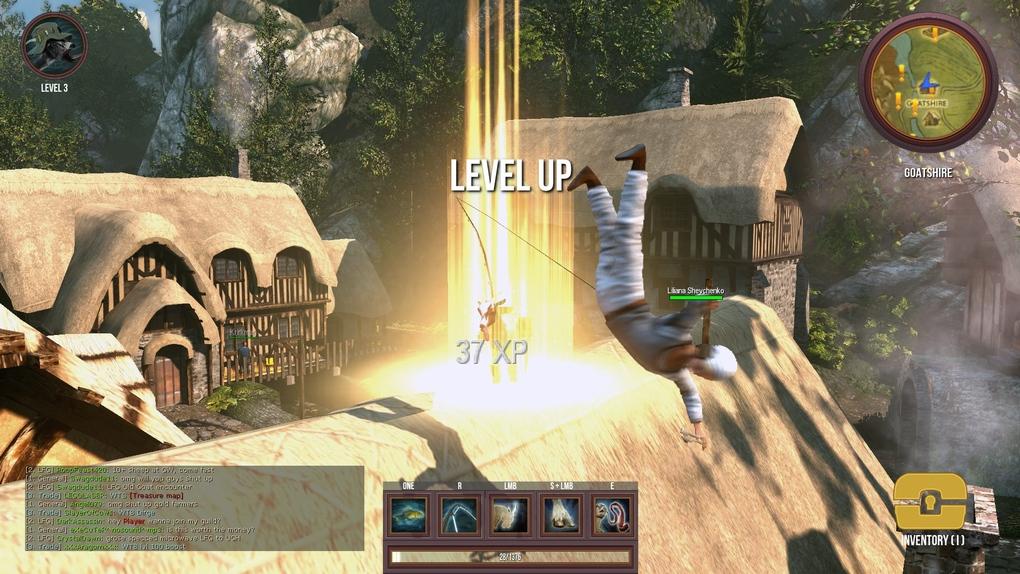The height and width of the screenshot is (574, 1020).
Task: Use the tongue lick ability
Action: (x=611, y=515)
